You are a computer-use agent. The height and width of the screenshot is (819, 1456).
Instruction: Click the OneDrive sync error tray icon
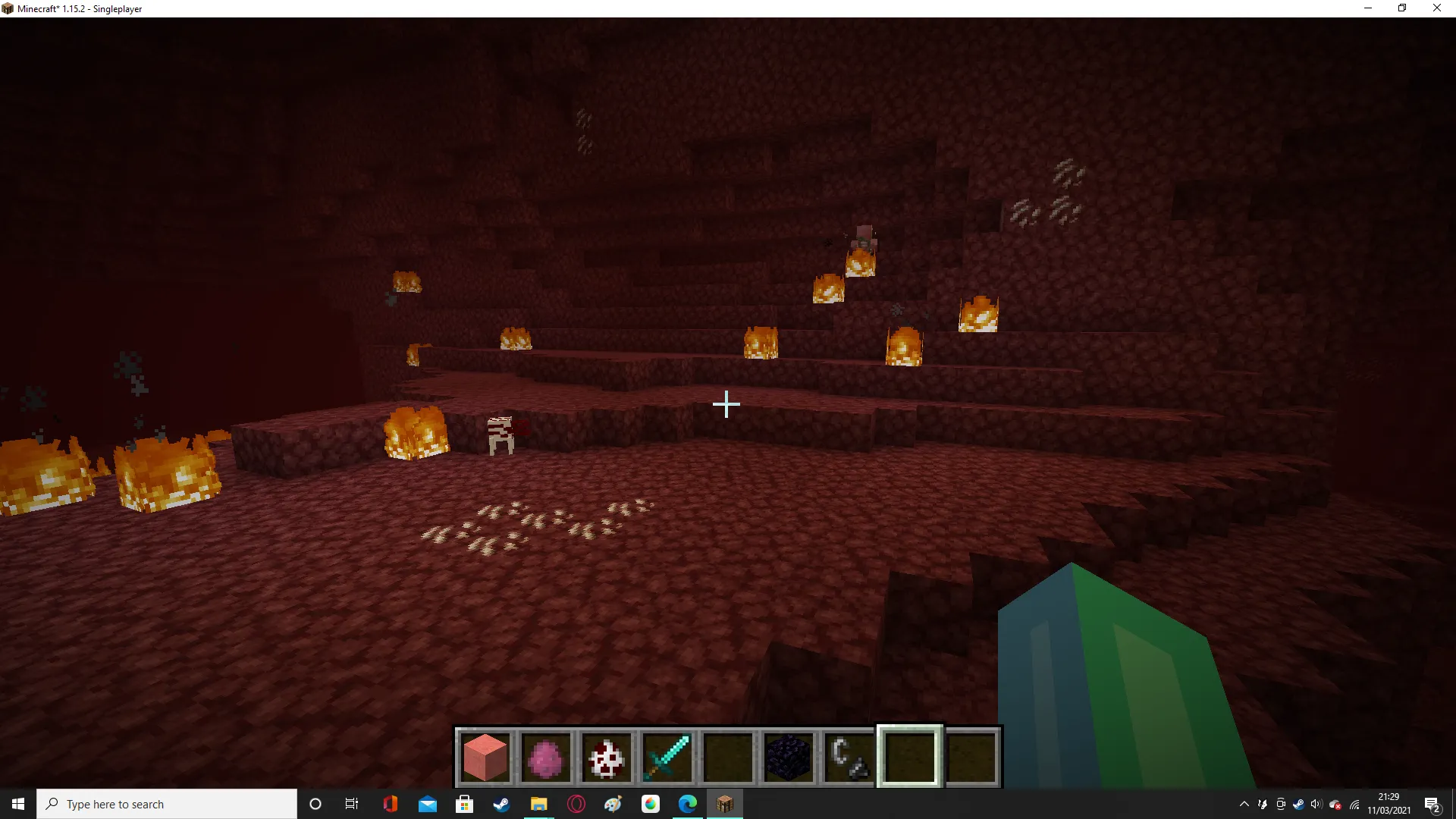[x=1336, y=804]
